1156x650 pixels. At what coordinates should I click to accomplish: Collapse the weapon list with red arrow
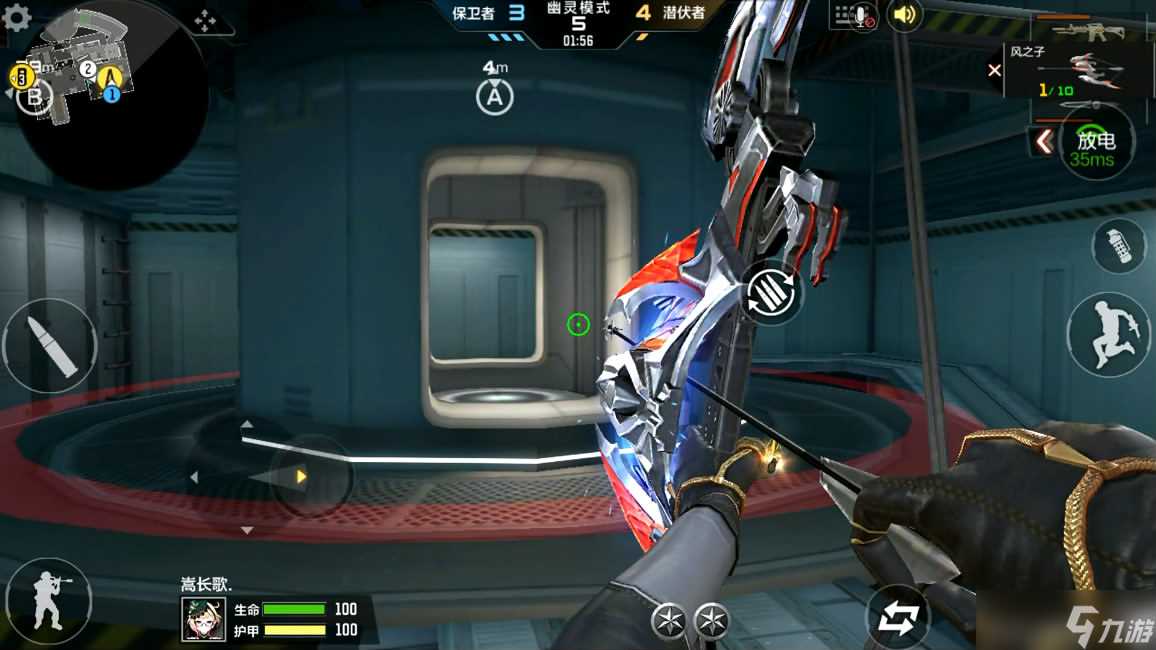1043,141
